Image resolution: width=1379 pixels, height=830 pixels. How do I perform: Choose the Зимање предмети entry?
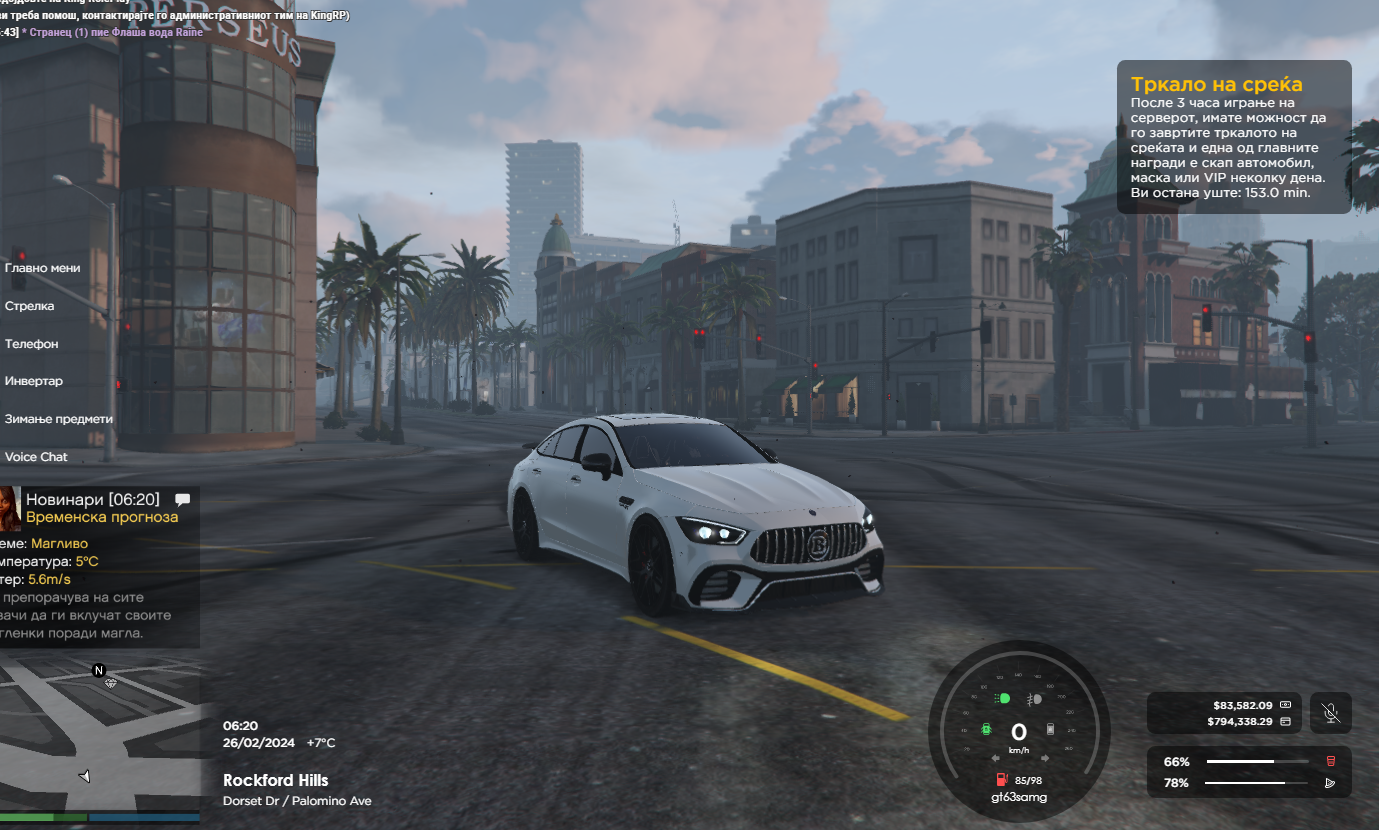pos(59,419)
